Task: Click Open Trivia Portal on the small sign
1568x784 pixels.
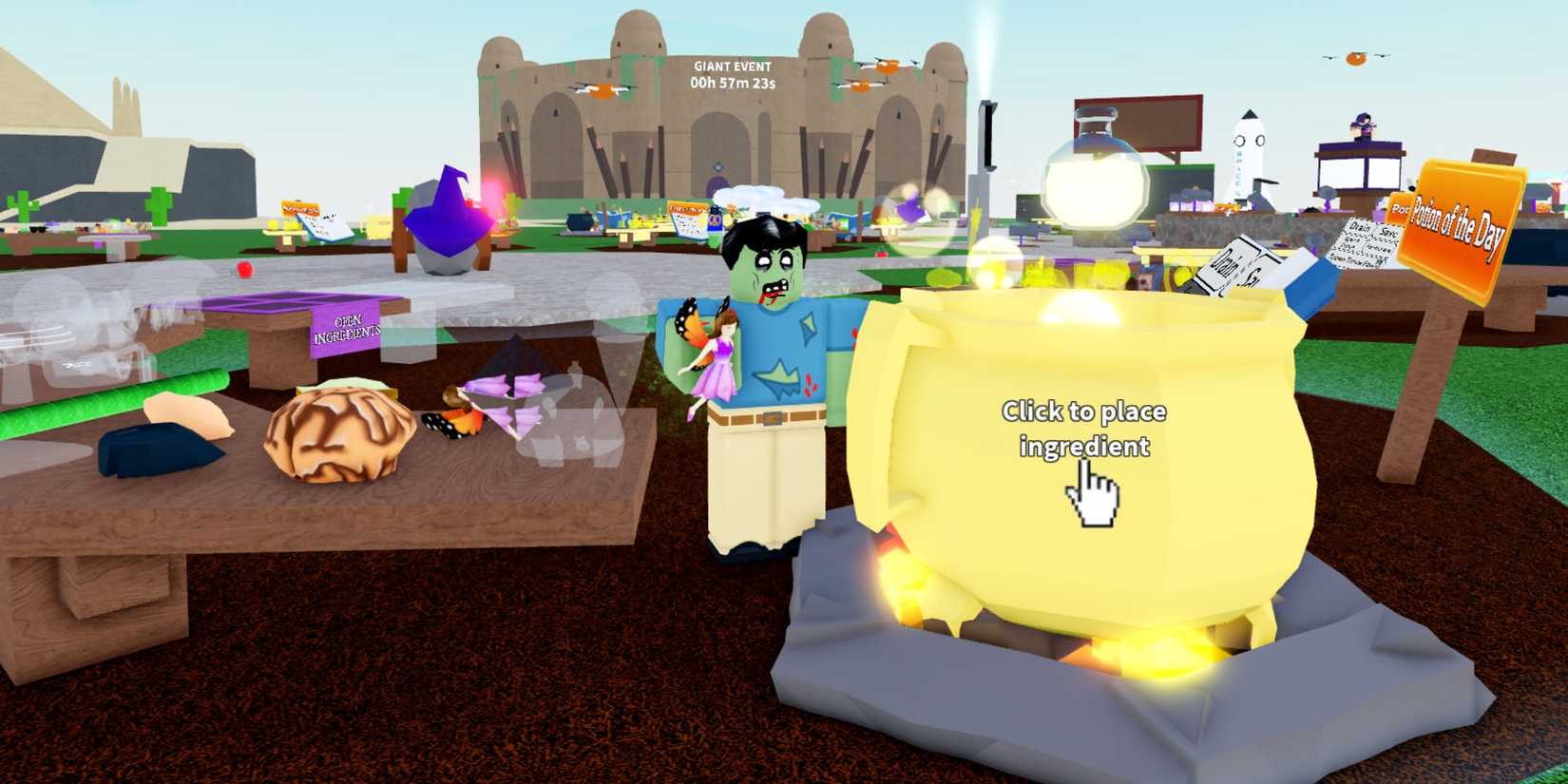Action: (1357, 262)
